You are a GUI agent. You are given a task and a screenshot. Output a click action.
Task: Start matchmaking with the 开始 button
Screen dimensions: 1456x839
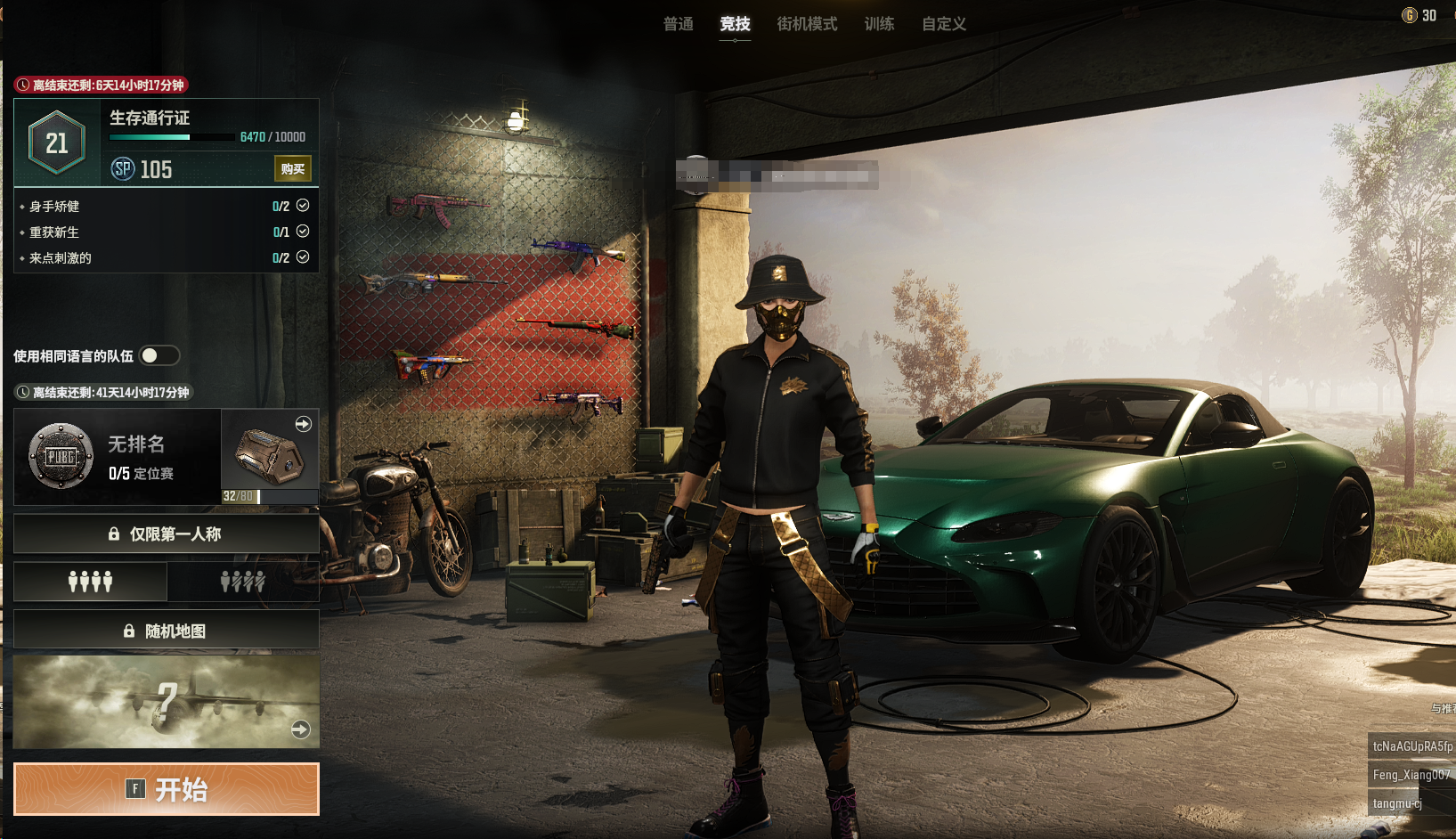[166, 789]
